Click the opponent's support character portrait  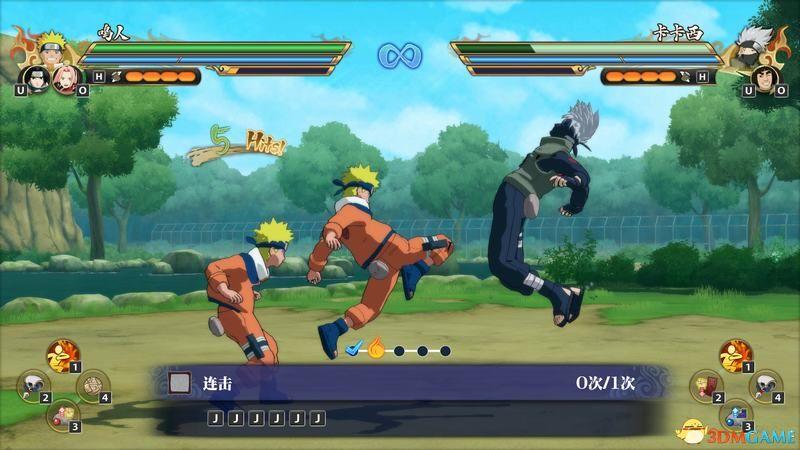pyautogui.click(x=764, y=77)
